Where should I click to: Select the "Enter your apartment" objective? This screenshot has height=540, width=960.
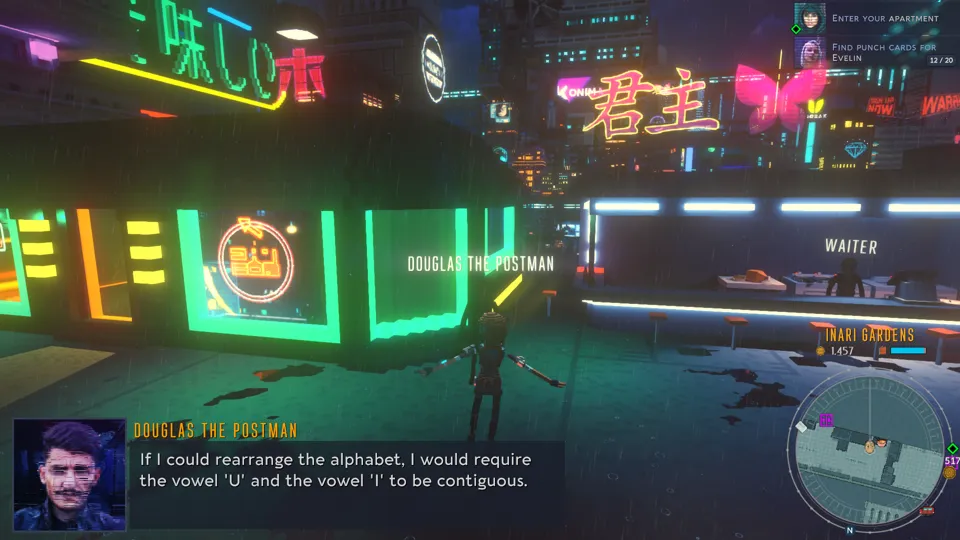[885, 19]
